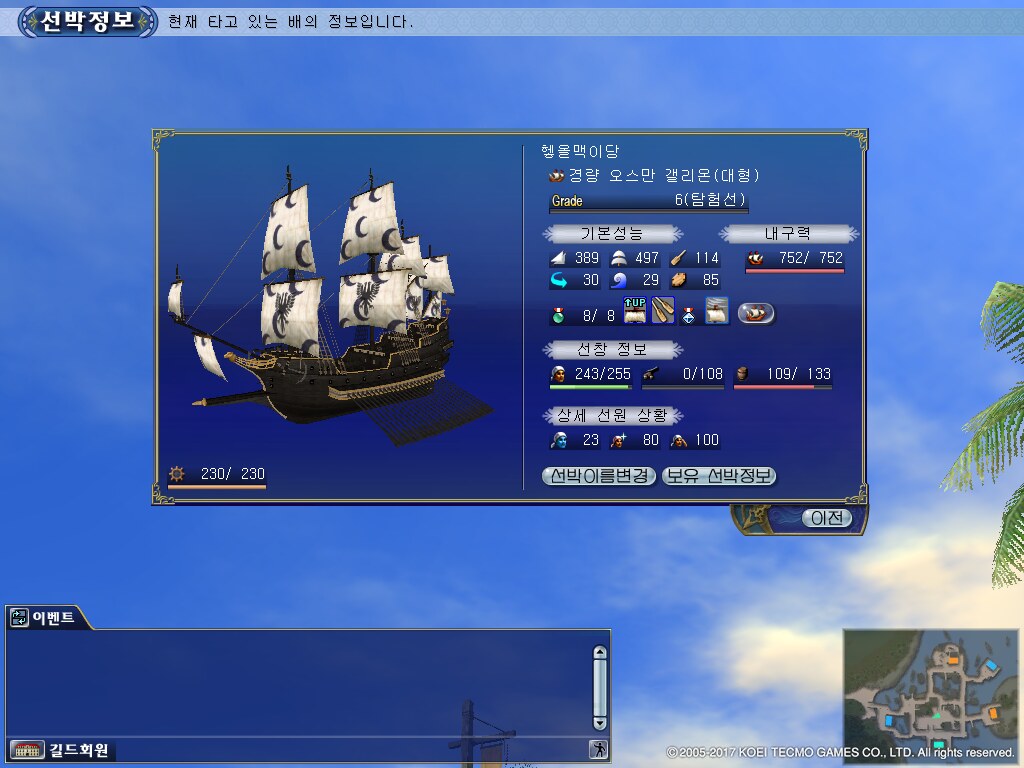The width and height of the screenshot is (1024, 768).
Task: Click the chat log scroll-down arrow
Action: pyautogui.click(x=600, y=723)
